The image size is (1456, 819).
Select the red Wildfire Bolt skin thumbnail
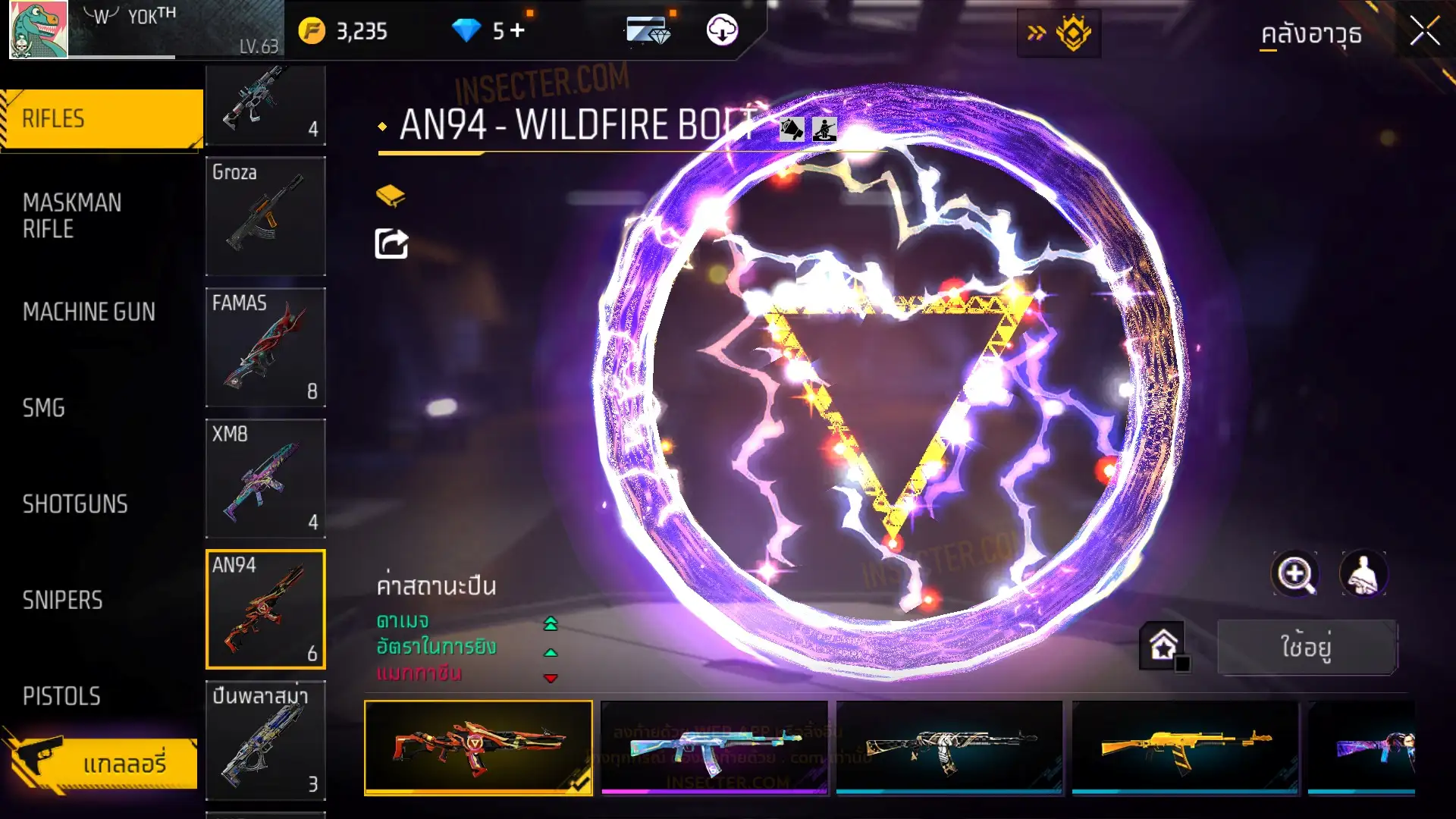pyautogui.click(x=479, y=747)
